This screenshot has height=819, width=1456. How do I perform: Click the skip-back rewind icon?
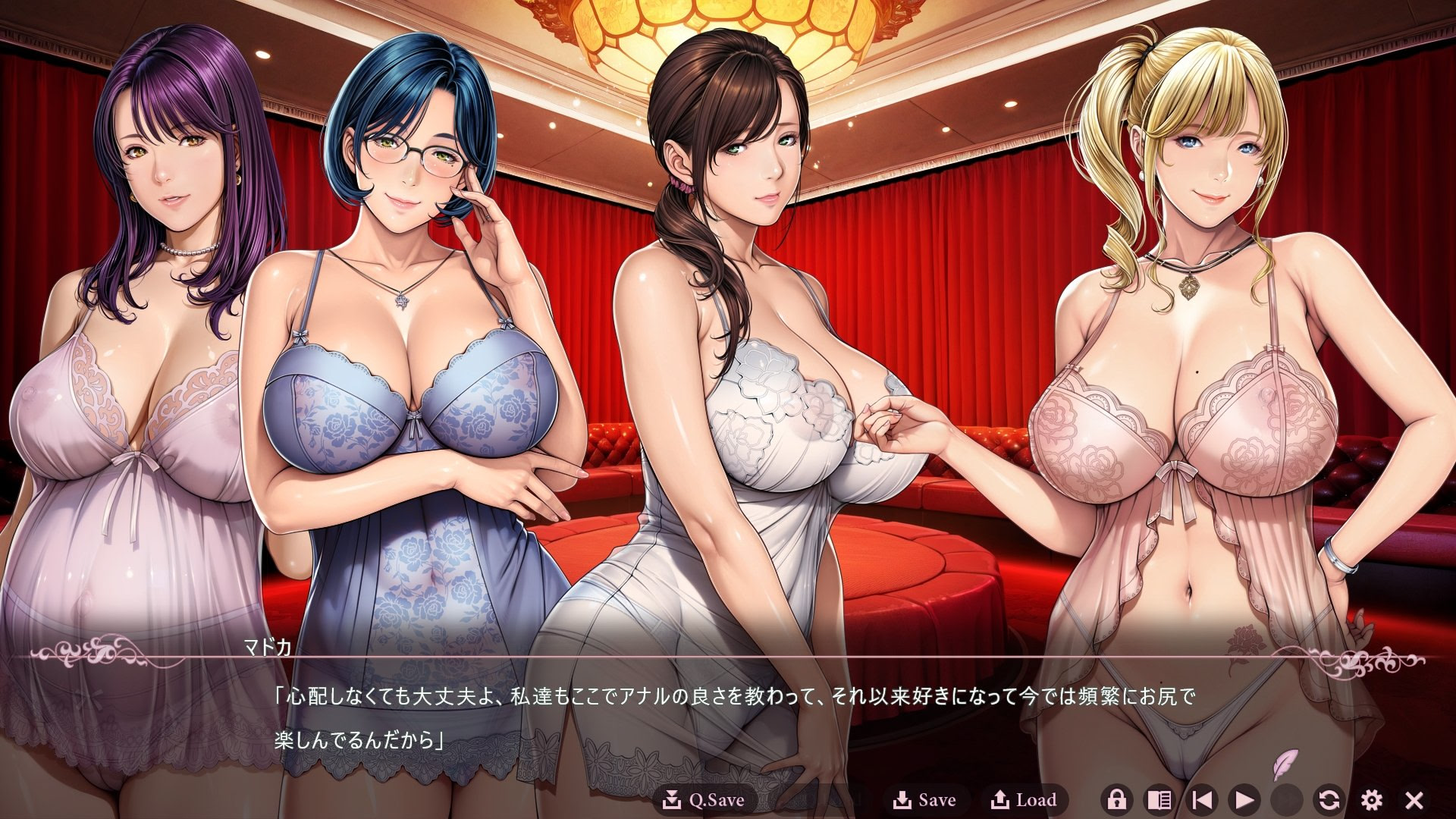click(1203, 799)
